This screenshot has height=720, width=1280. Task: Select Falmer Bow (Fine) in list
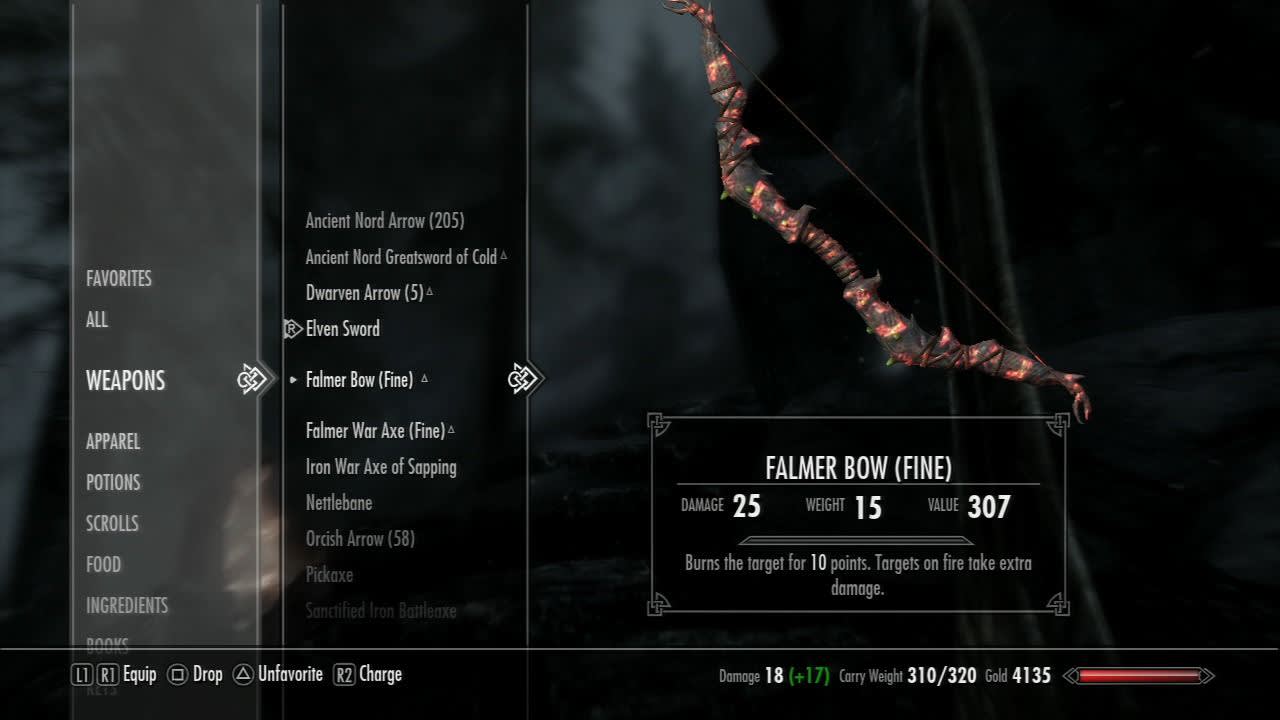point(359,380)
